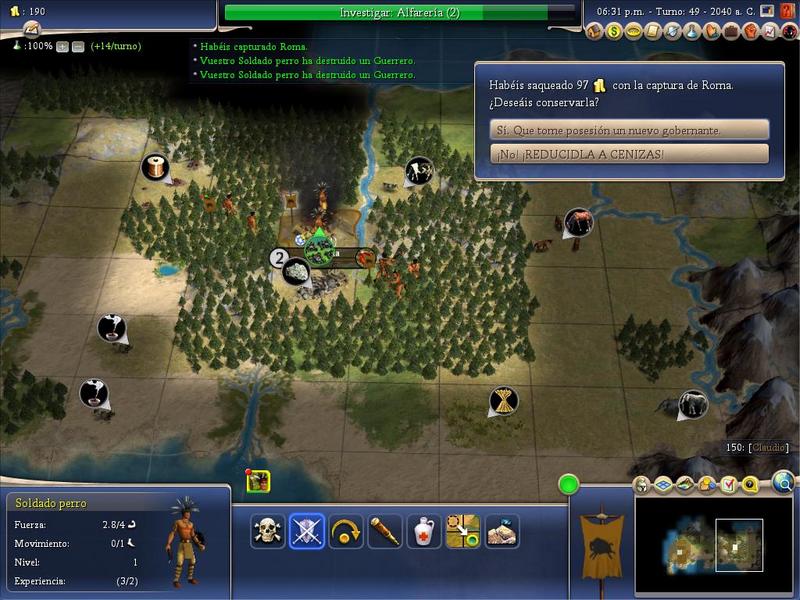Screen dimensions: 800x600
Task: Click the Investigar: Alfarería research bar
Action: tap(400, 12)
